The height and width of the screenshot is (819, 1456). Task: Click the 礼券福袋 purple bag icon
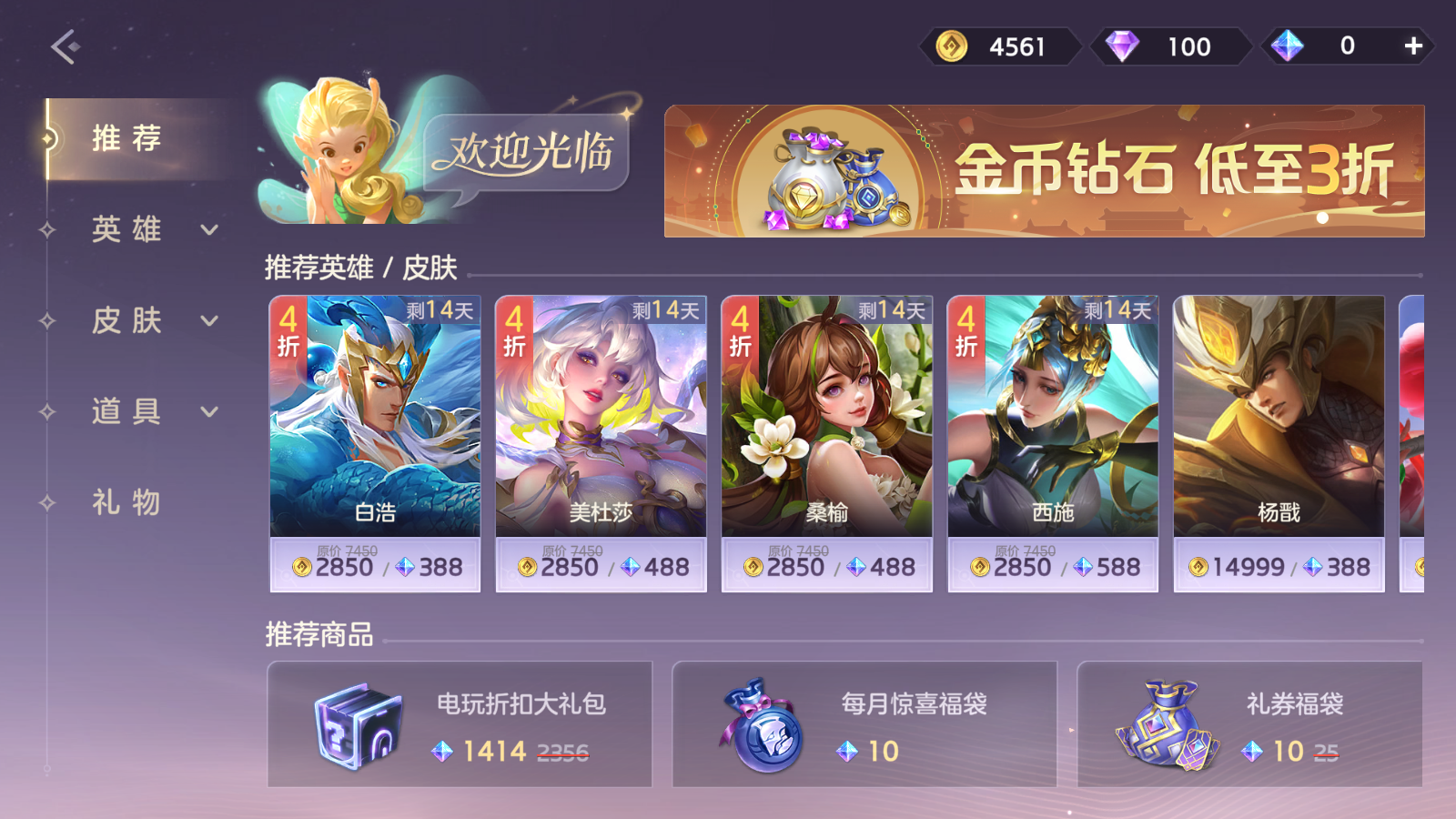[1168, 726]
